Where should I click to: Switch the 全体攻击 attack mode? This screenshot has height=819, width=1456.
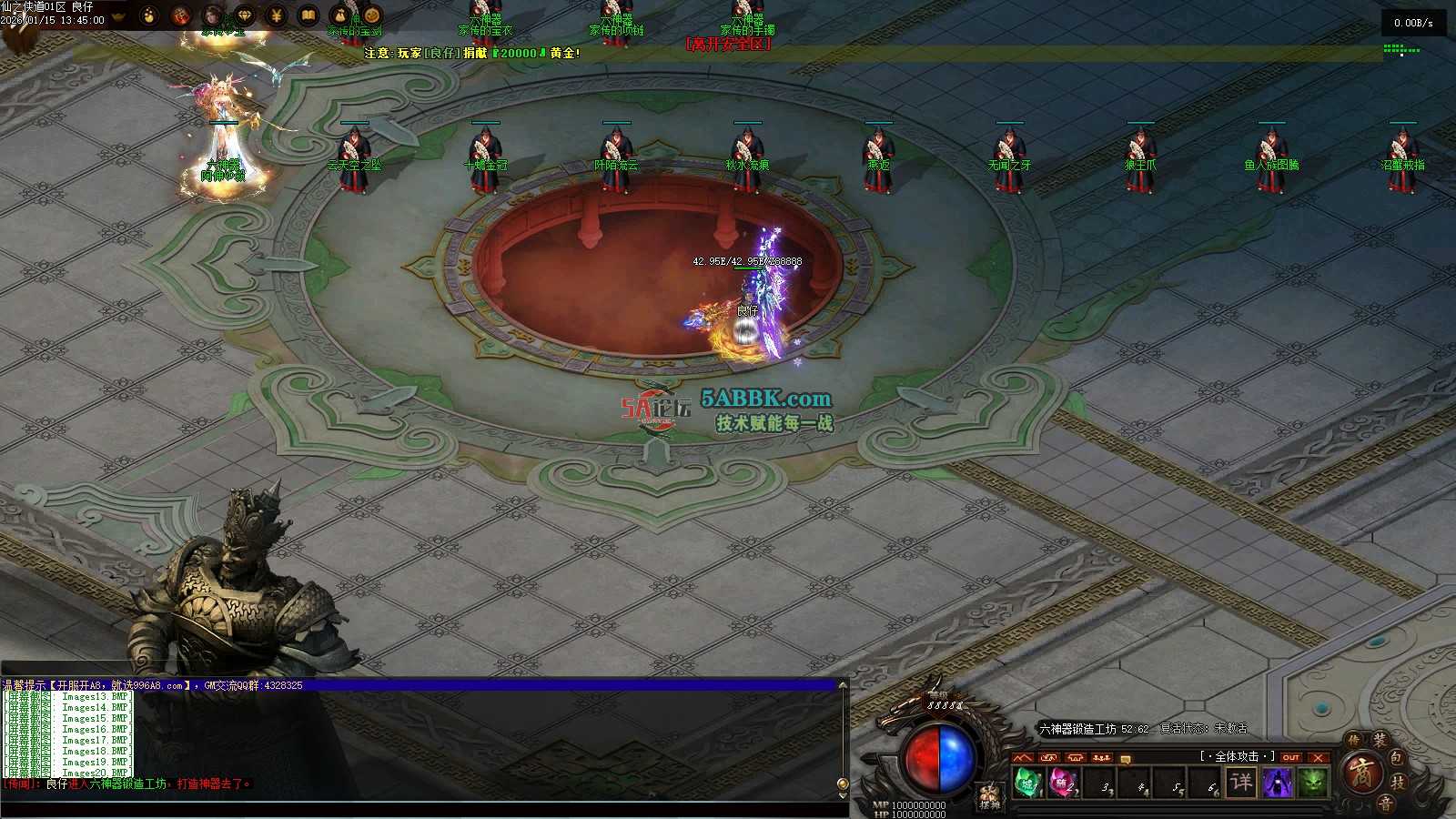[x=1236, y=756]
